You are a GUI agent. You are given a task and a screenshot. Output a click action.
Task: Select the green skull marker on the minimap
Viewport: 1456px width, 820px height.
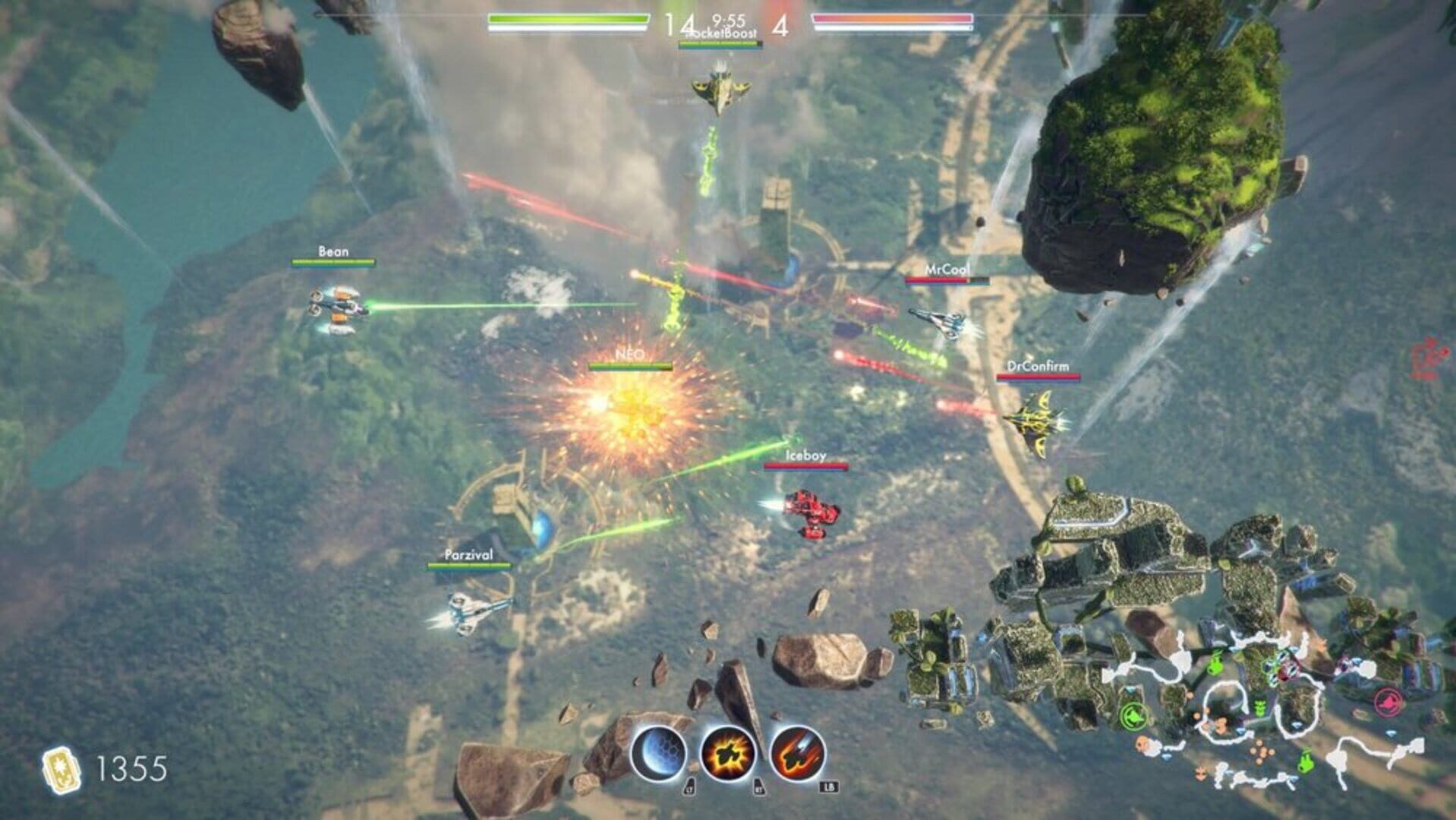tap(1259, 706)
